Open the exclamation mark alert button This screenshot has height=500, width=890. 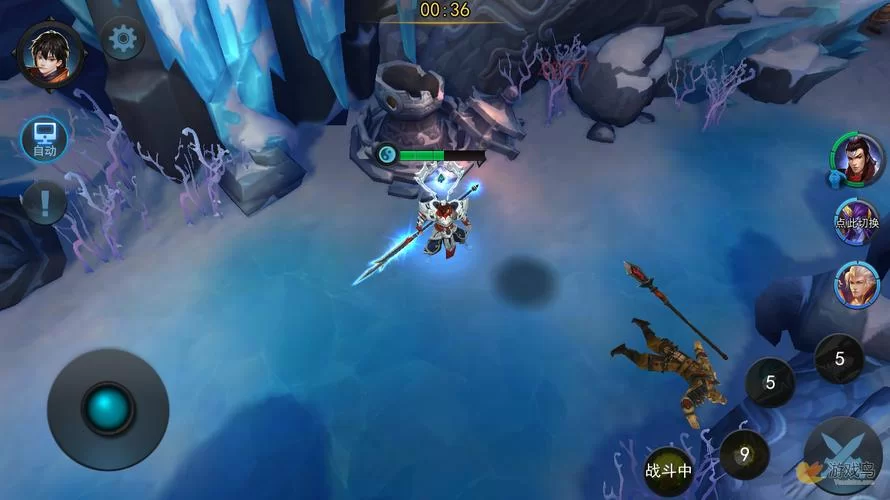[44, 203]
